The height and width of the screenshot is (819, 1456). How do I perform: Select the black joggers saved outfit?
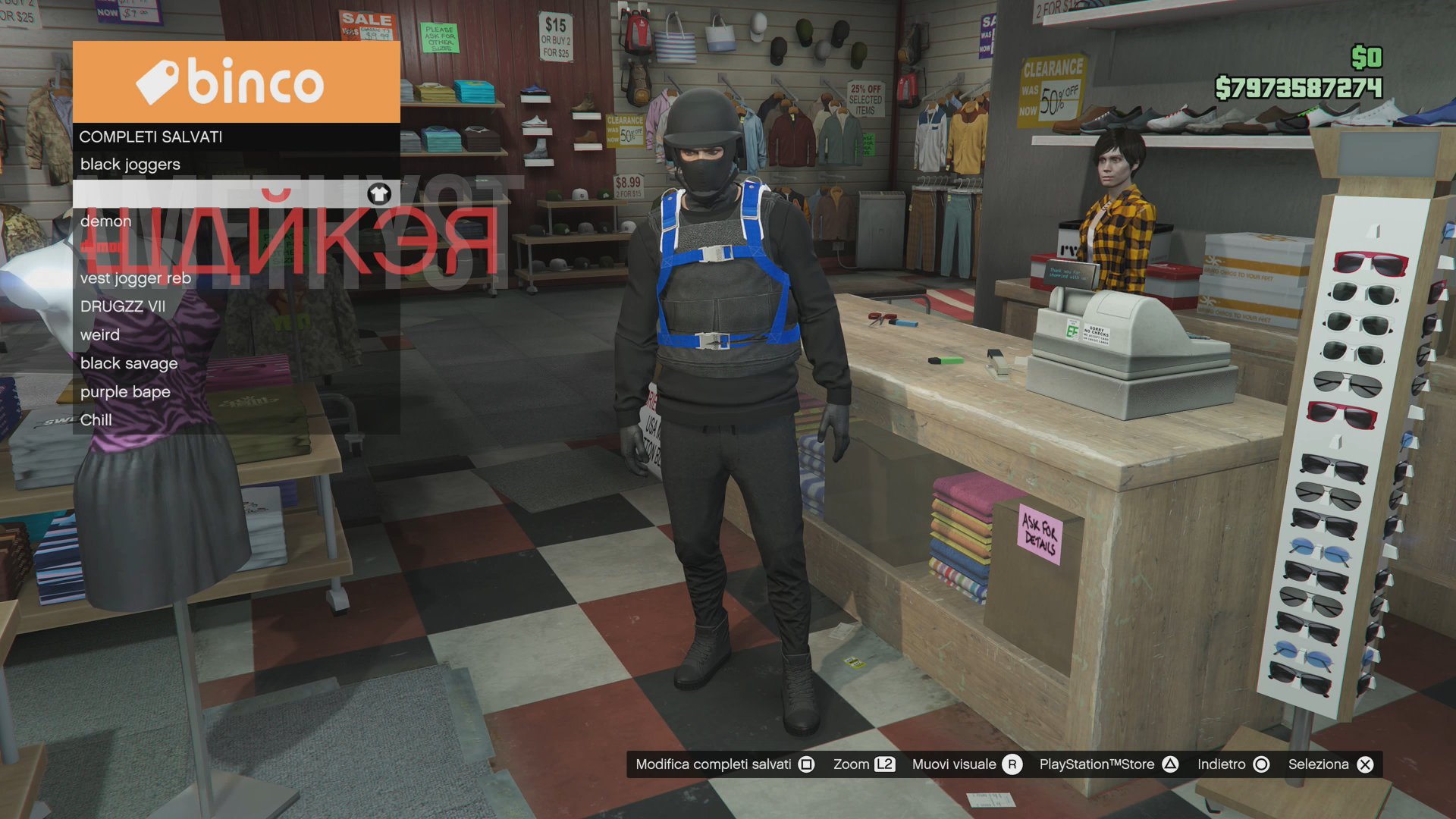coord(130,164)
